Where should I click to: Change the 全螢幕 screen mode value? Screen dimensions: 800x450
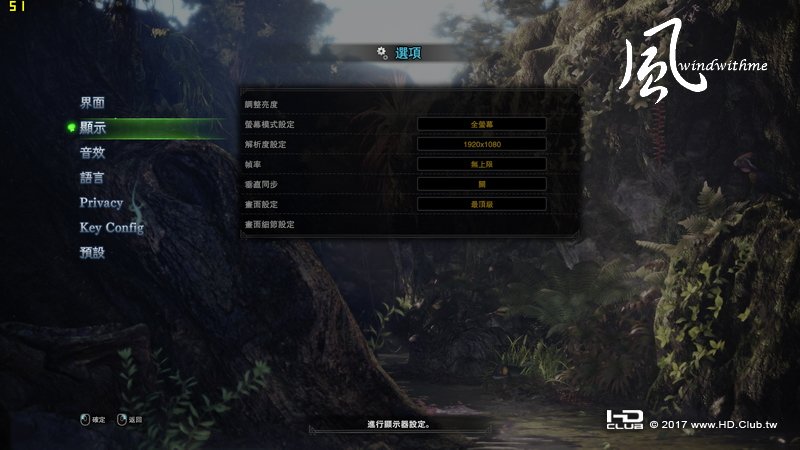[x=481, y=124]
